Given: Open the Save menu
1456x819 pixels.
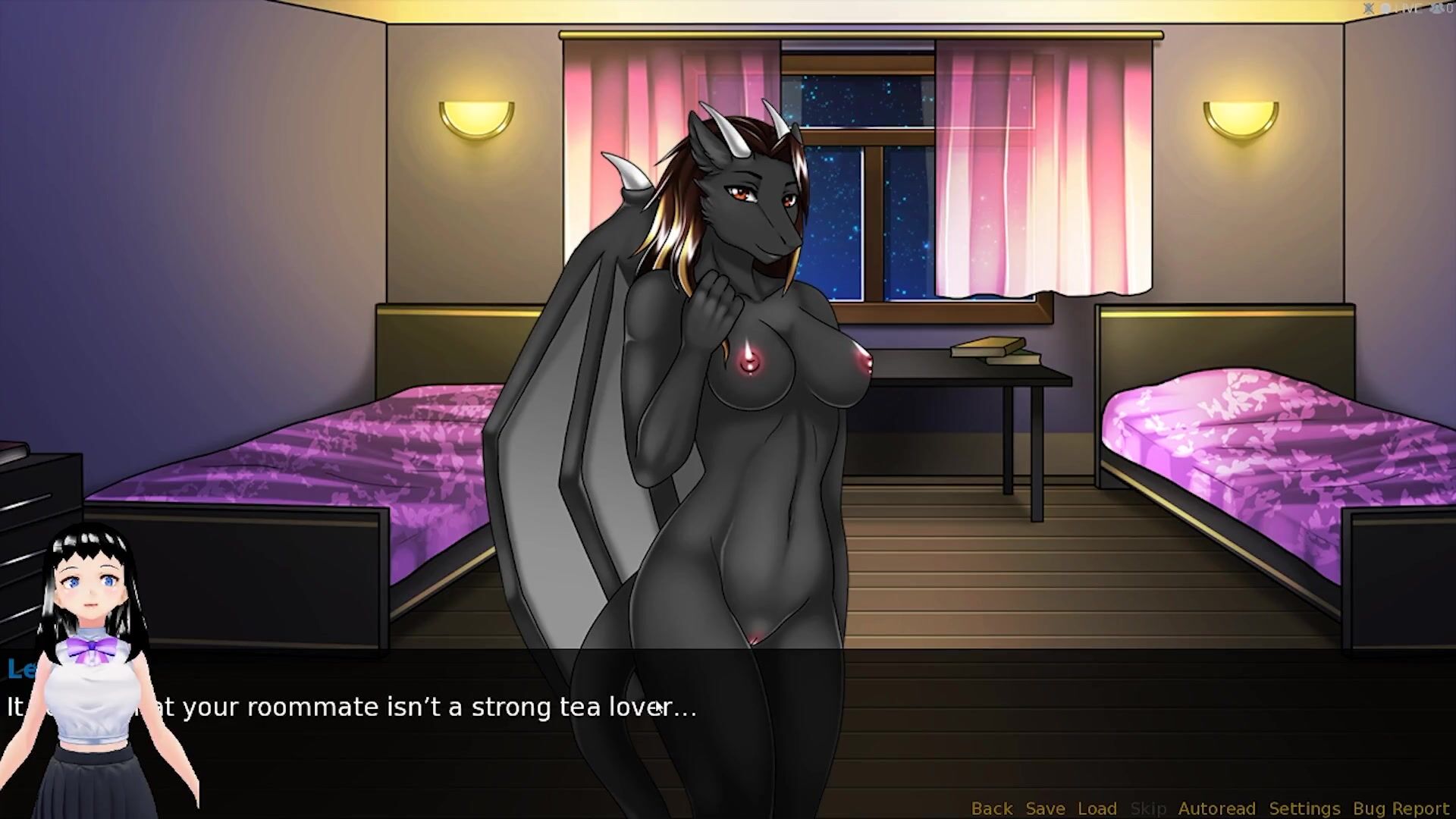Looking at the screenshot, I should pos(1045,808).
